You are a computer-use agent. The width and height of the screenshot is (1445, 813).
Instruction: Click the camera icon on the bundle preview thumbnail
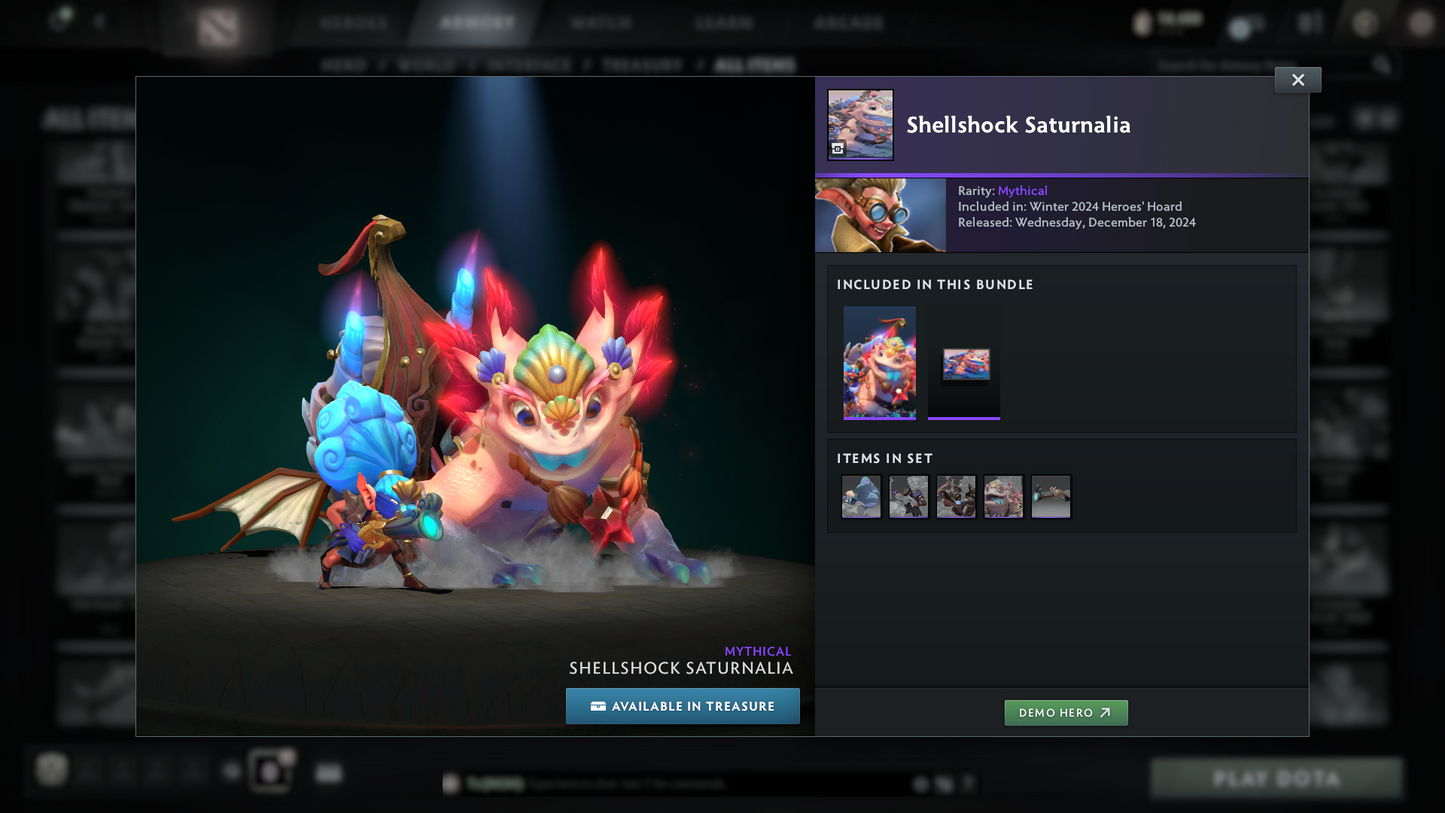tap(838, 148)
